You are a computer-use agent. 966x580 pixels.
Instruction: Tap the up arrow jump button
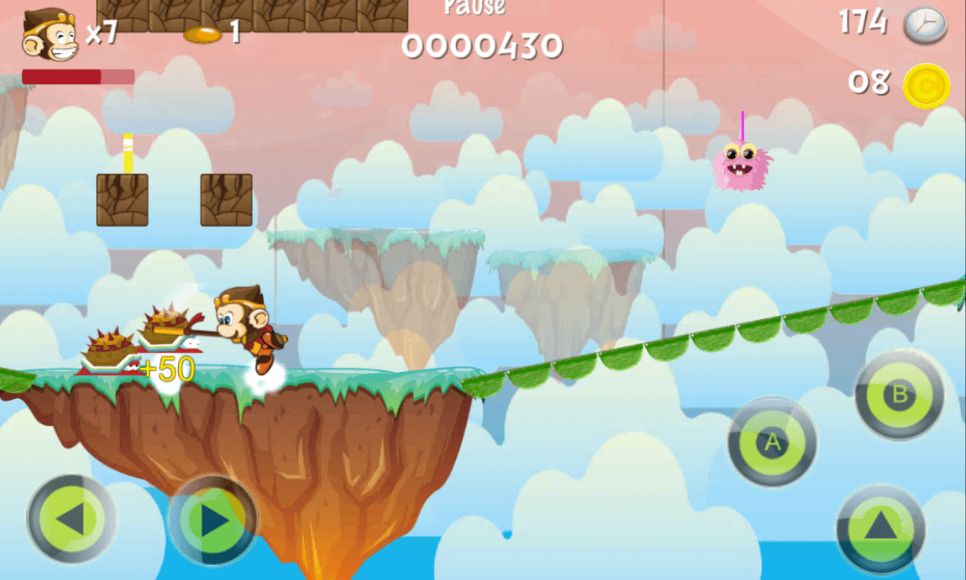880,527
